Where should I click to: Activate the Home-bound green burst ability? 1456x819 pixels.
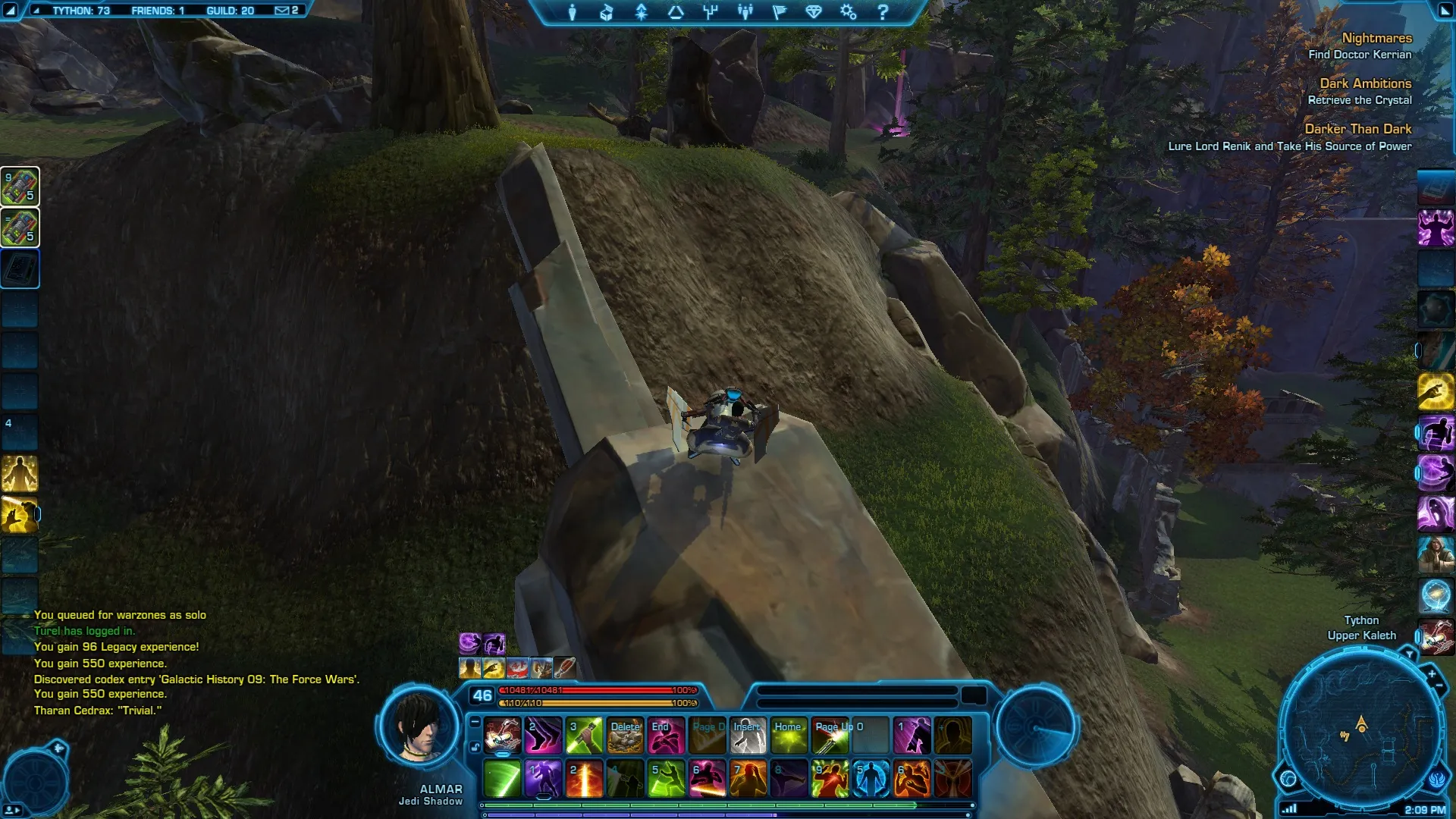[x=789, y=736]
